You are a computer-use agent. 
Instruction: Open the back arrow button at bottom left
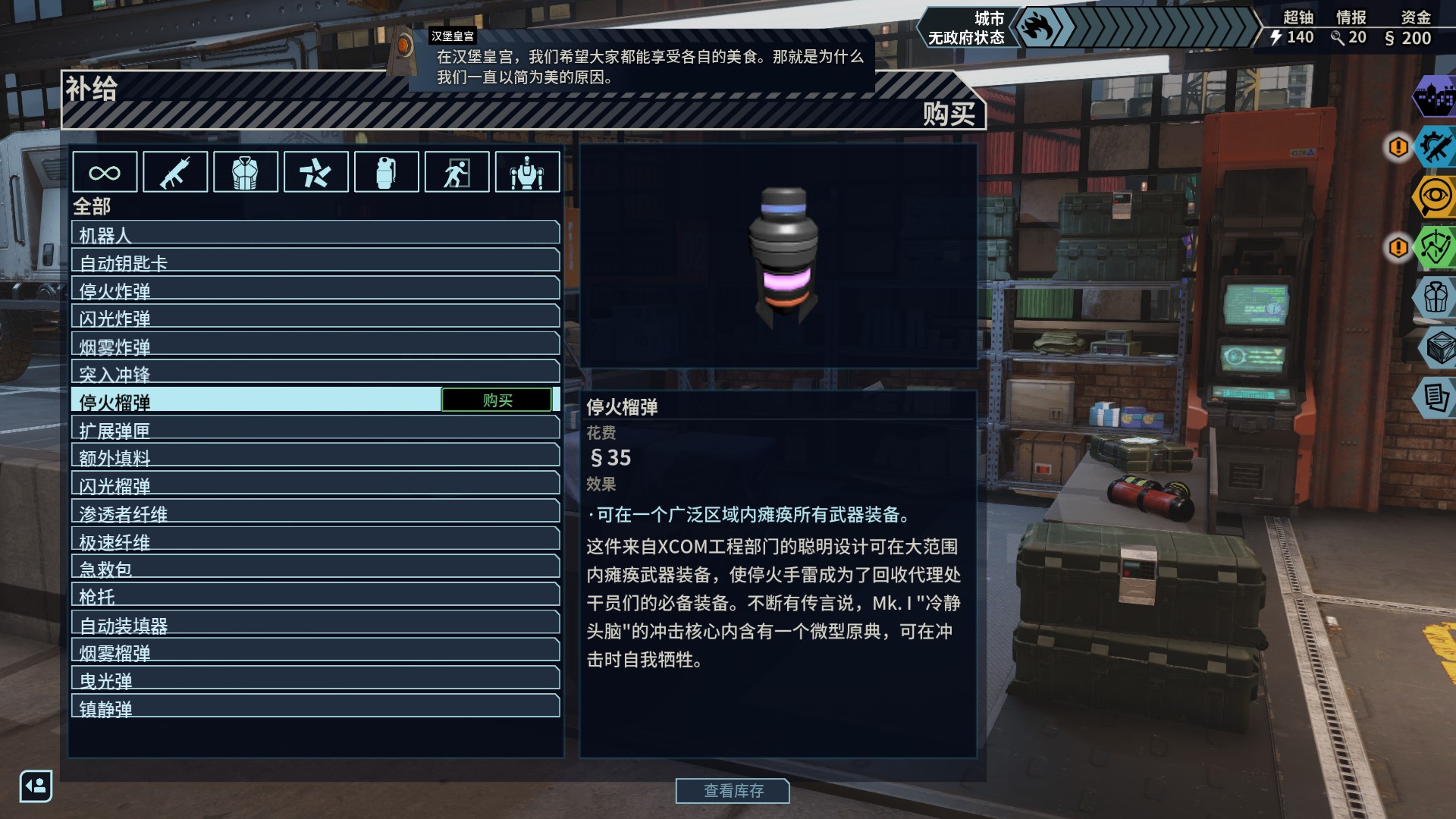pyautogui.click(x=36, y=786)
